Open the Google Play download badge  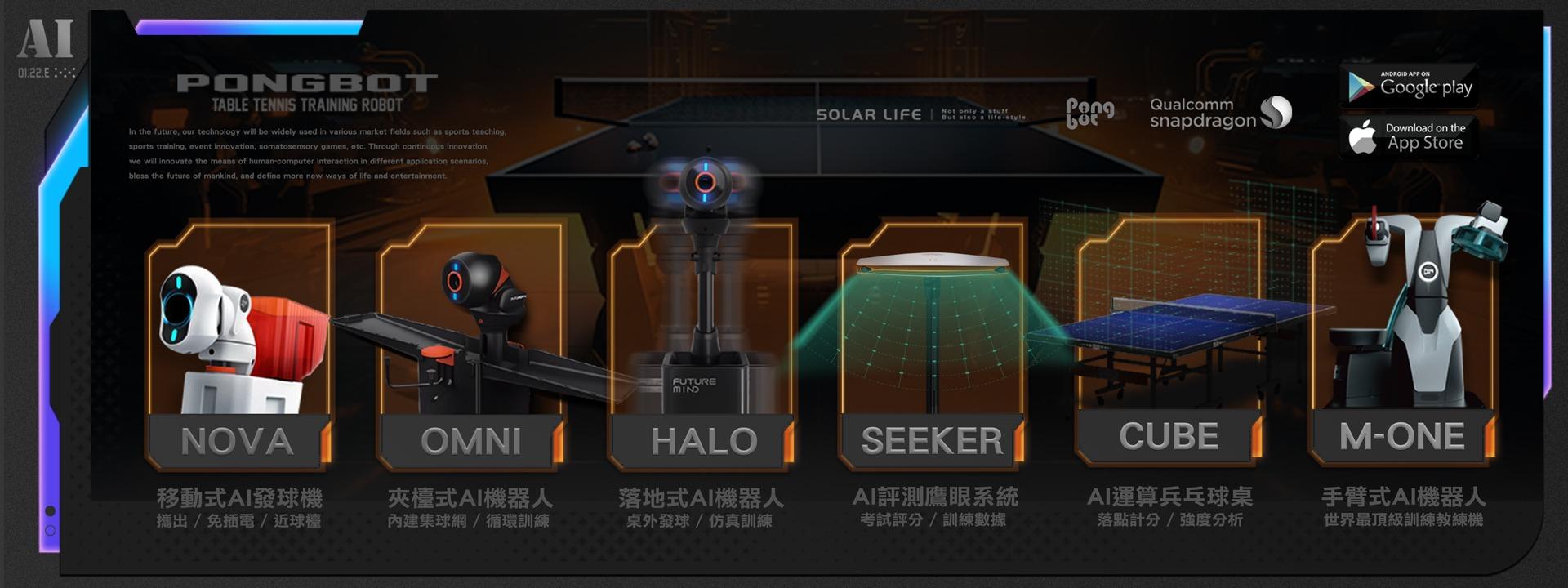1409,86
